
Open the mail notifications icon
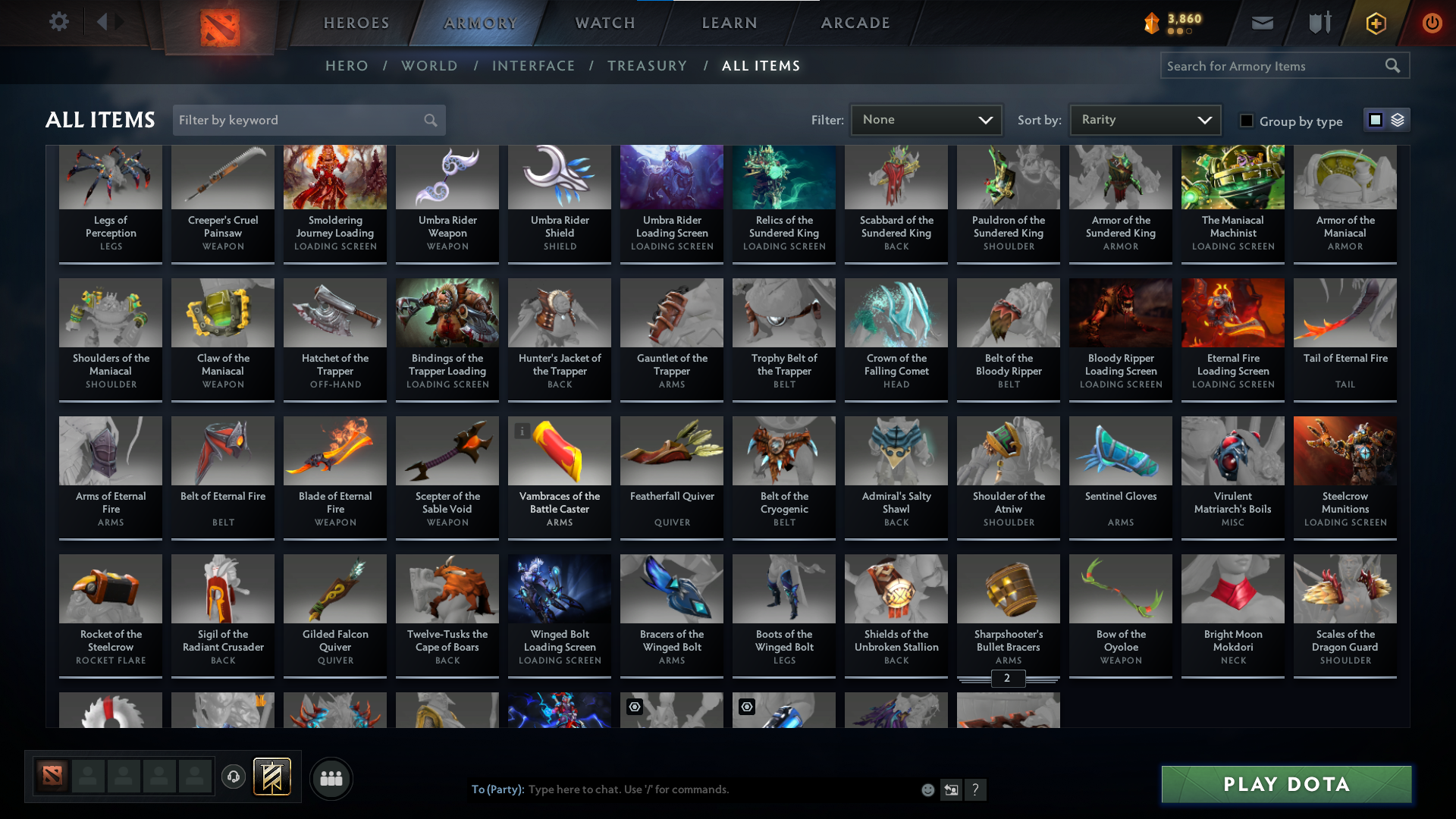[x=1262, y=23]
